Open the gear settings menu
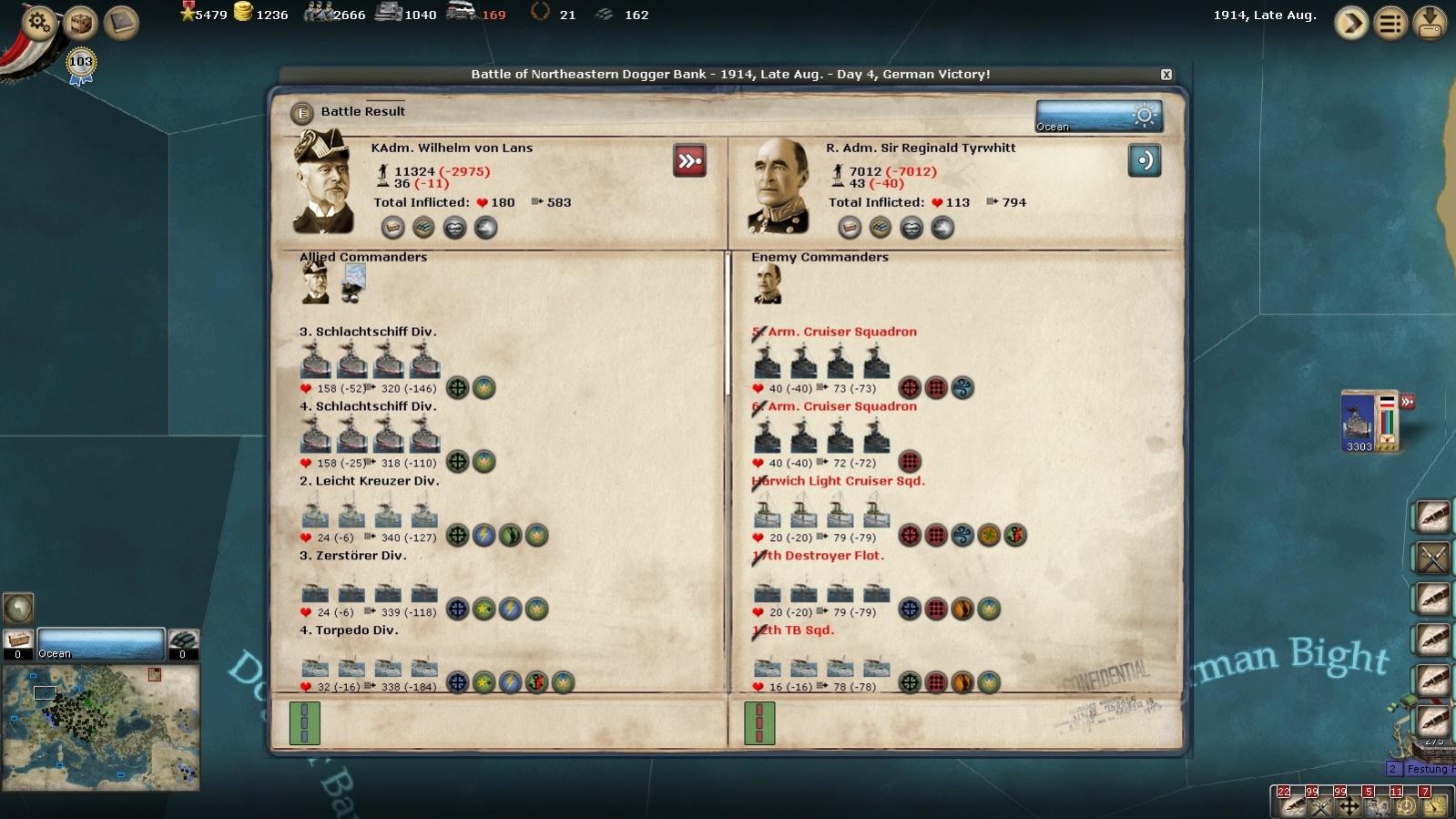The height and width of the screenshot is (819, 1456). 39,21
